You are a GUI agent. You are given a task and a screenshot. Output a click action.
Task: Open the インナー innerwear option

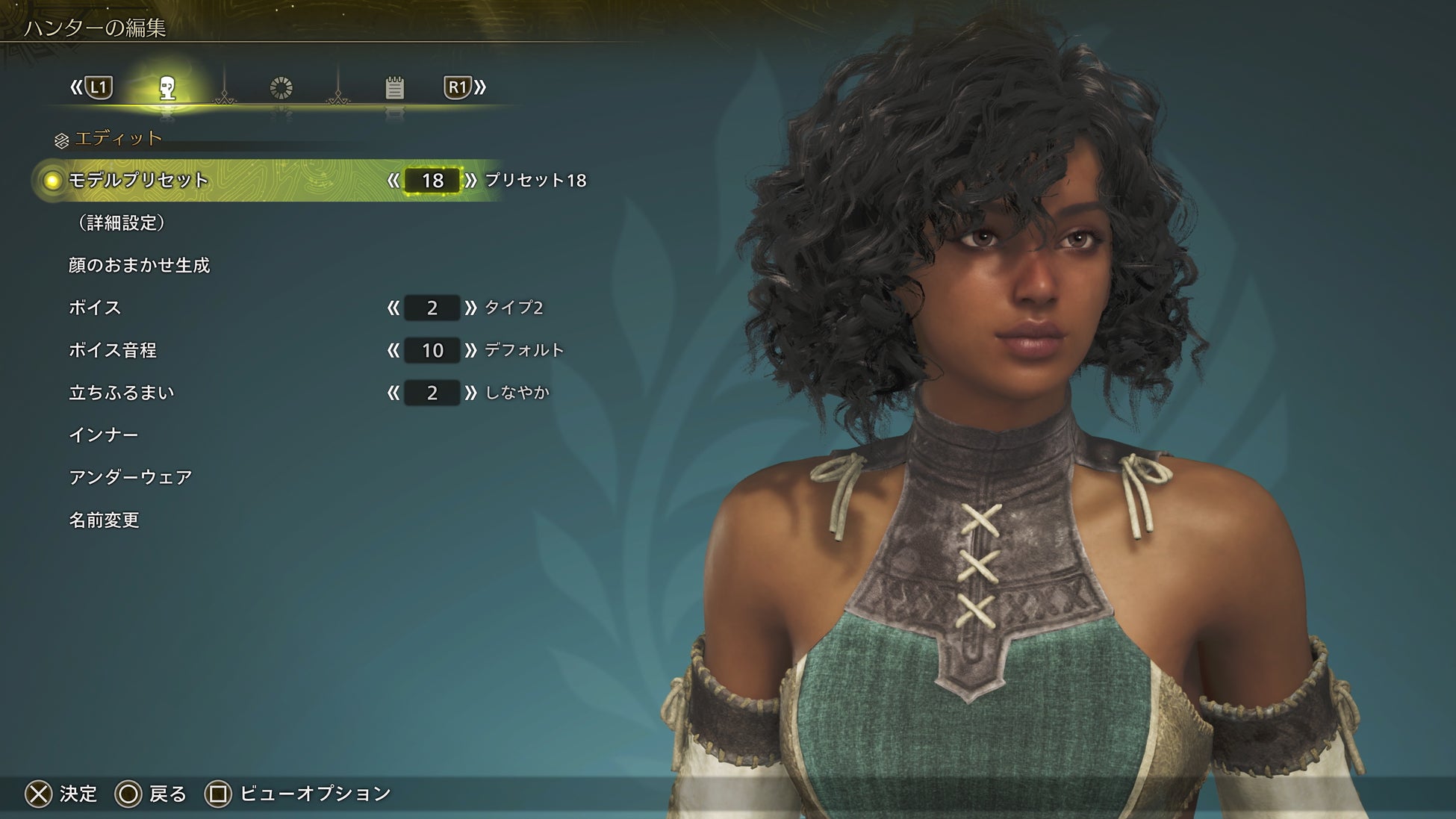click(104, 435)
